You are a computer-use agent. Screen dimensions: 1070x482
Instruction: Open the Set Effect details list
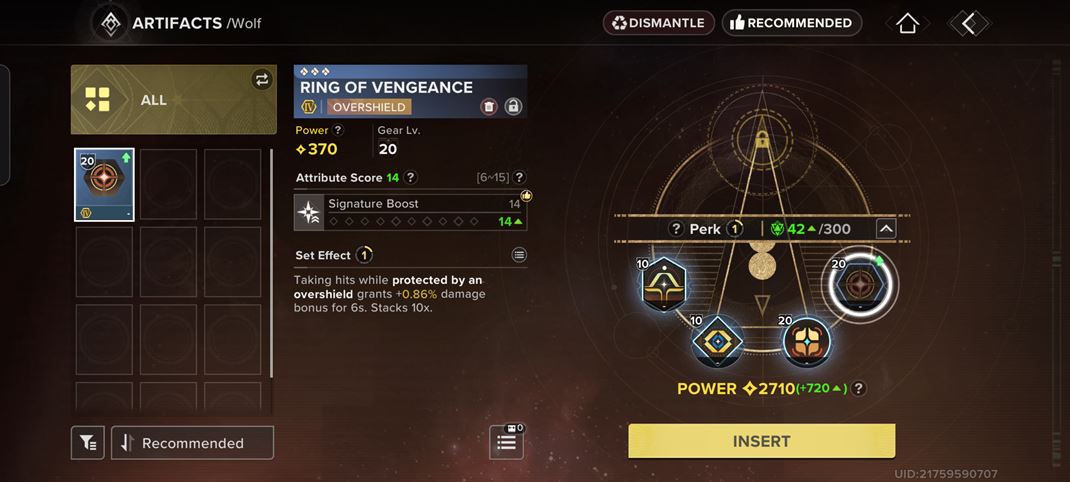pyautogui.click(x=519, y=255)
